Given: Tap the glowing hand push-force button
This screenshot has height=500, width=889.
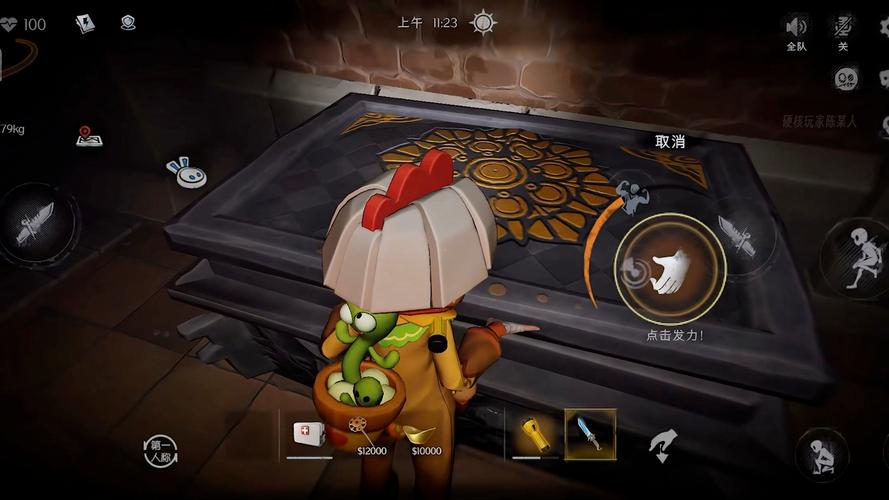Looking at the screenshot, I should (669, 270).
